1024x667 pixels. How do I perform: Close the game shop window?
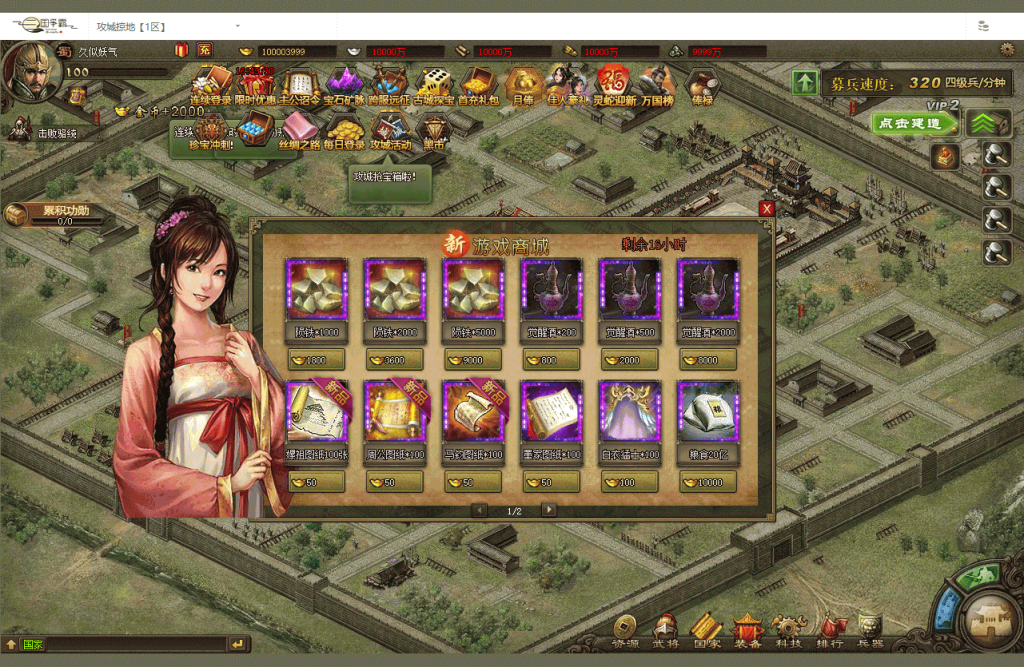click(x=767, y=209)
